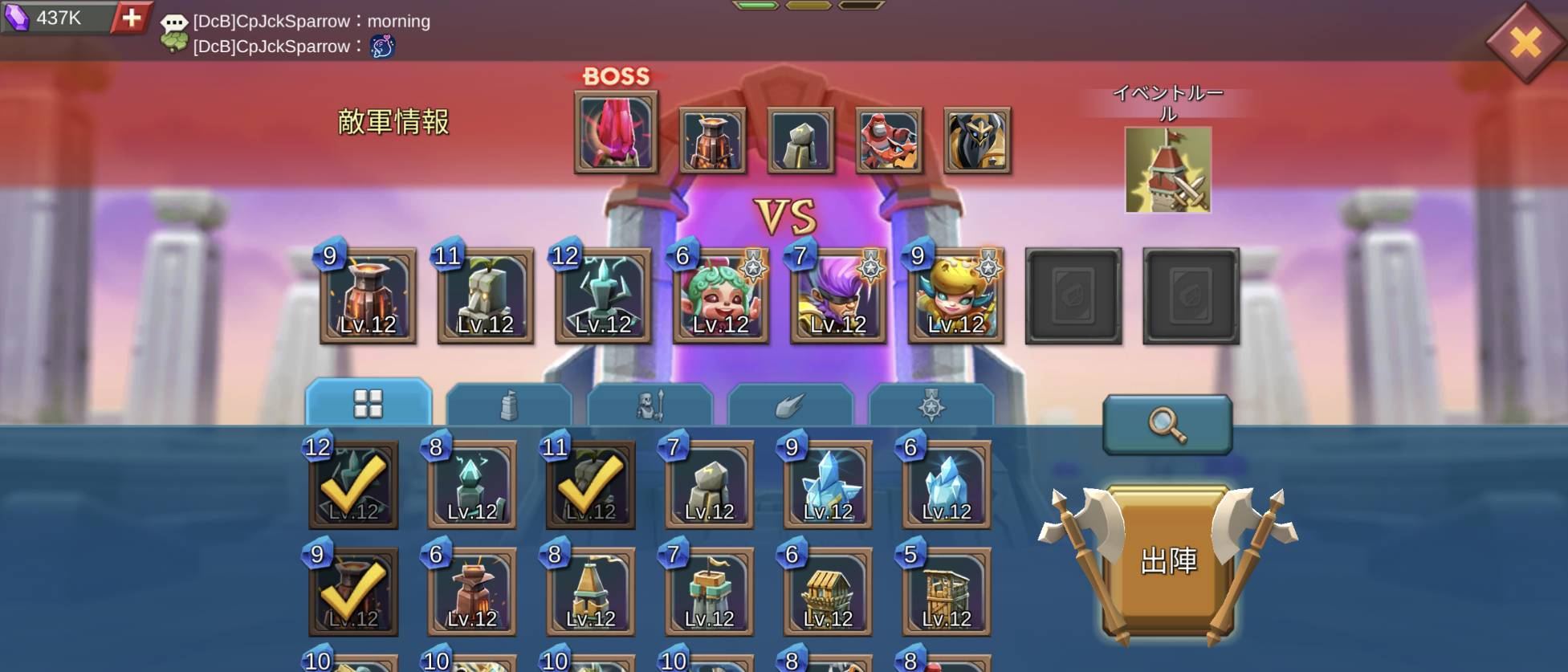Remove the blonde hero from lineup

pos(955,296)
